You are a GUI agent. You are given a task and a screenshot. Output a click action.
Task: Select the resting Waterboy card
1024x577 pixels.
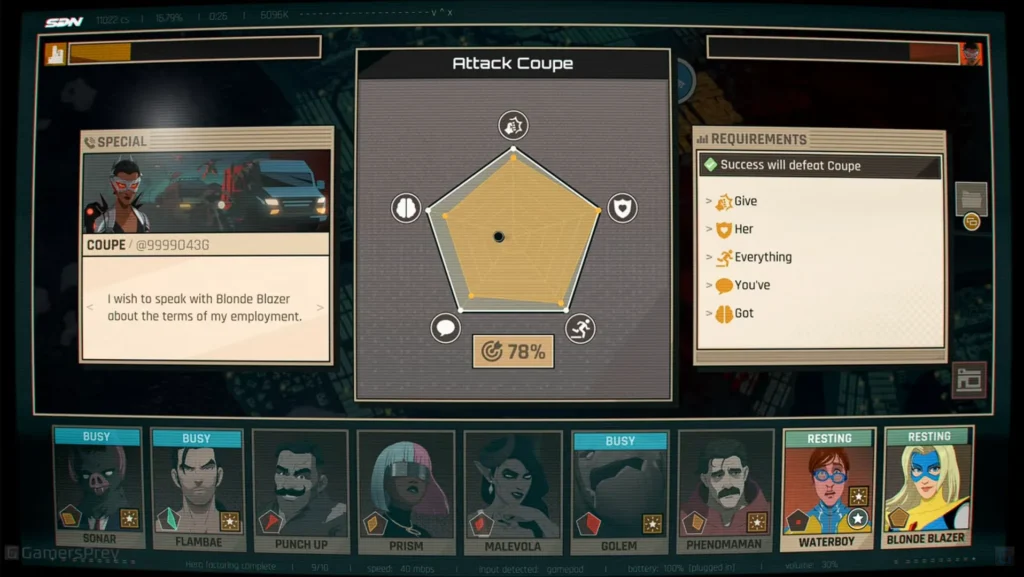point(829,490)
